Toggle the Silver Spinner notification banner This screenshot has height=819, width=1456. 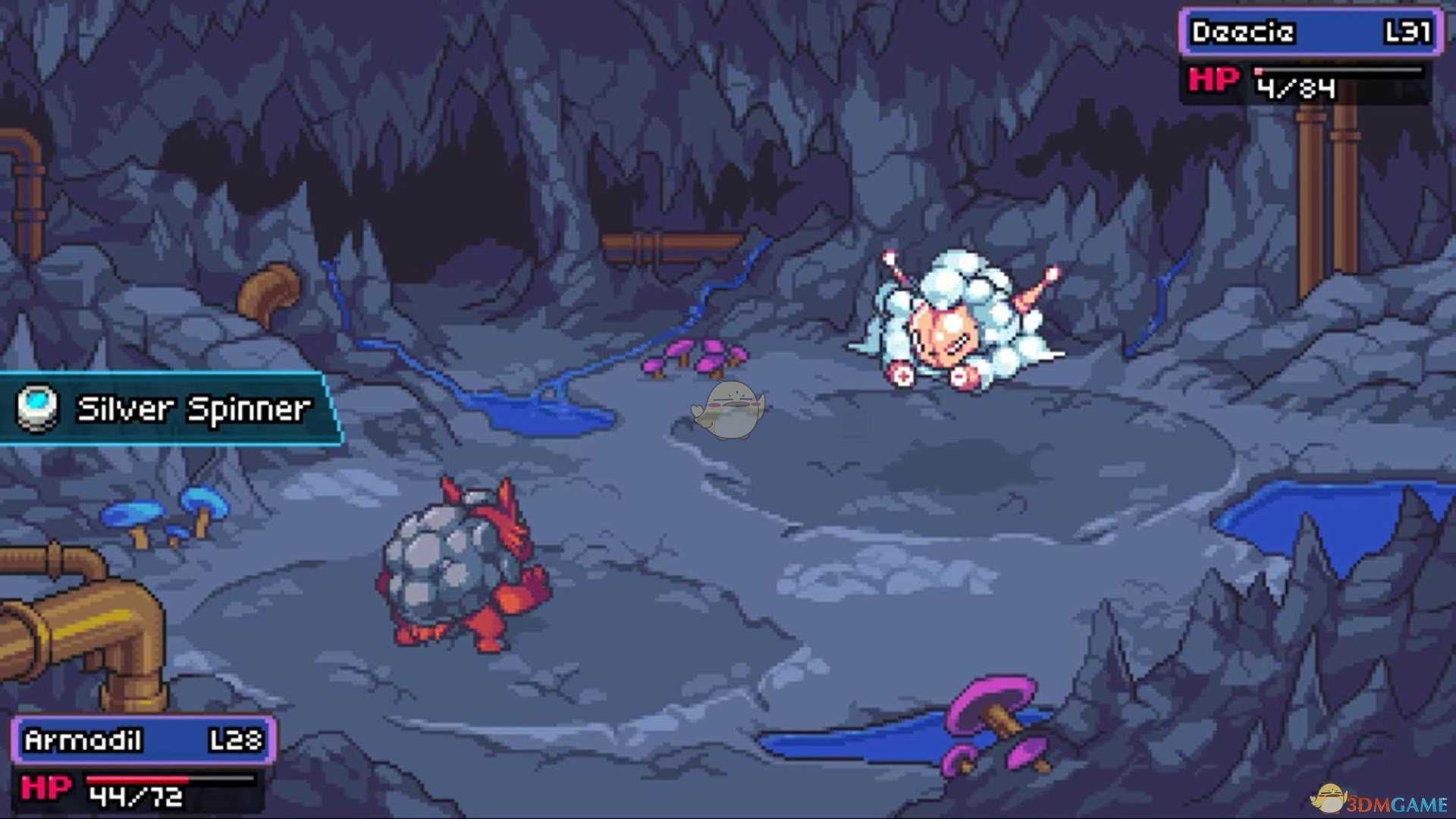point(163,409)
